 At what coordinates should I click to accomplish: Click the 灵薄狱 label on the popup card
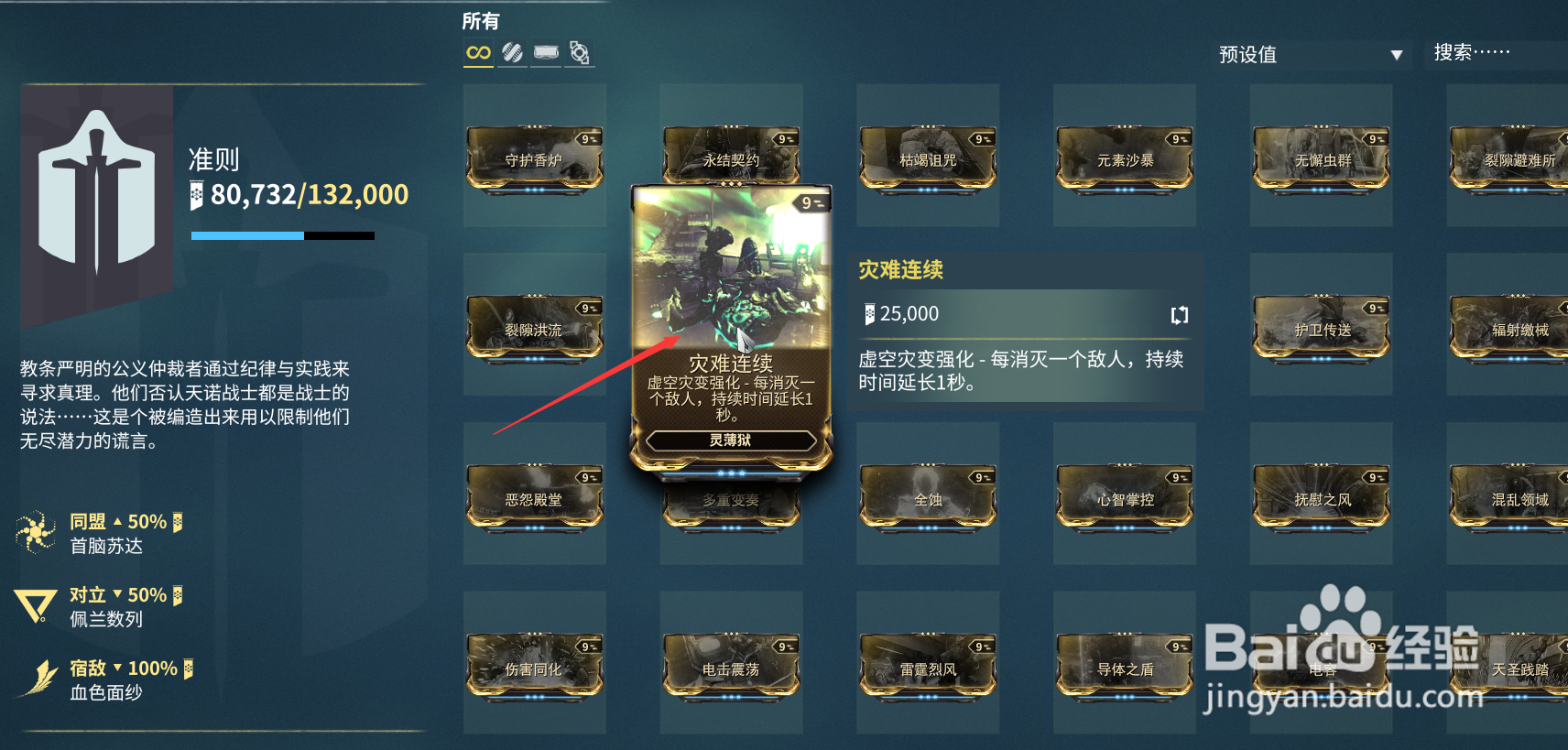coord(729,442)
